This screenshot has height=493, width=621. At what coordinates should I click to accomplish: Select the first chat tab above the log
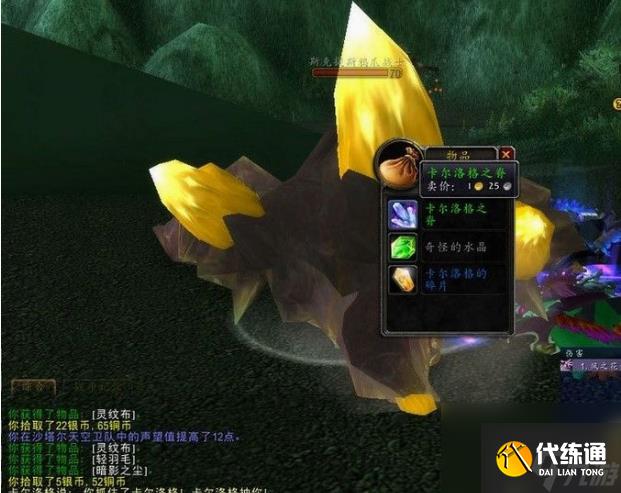(33, 385)
